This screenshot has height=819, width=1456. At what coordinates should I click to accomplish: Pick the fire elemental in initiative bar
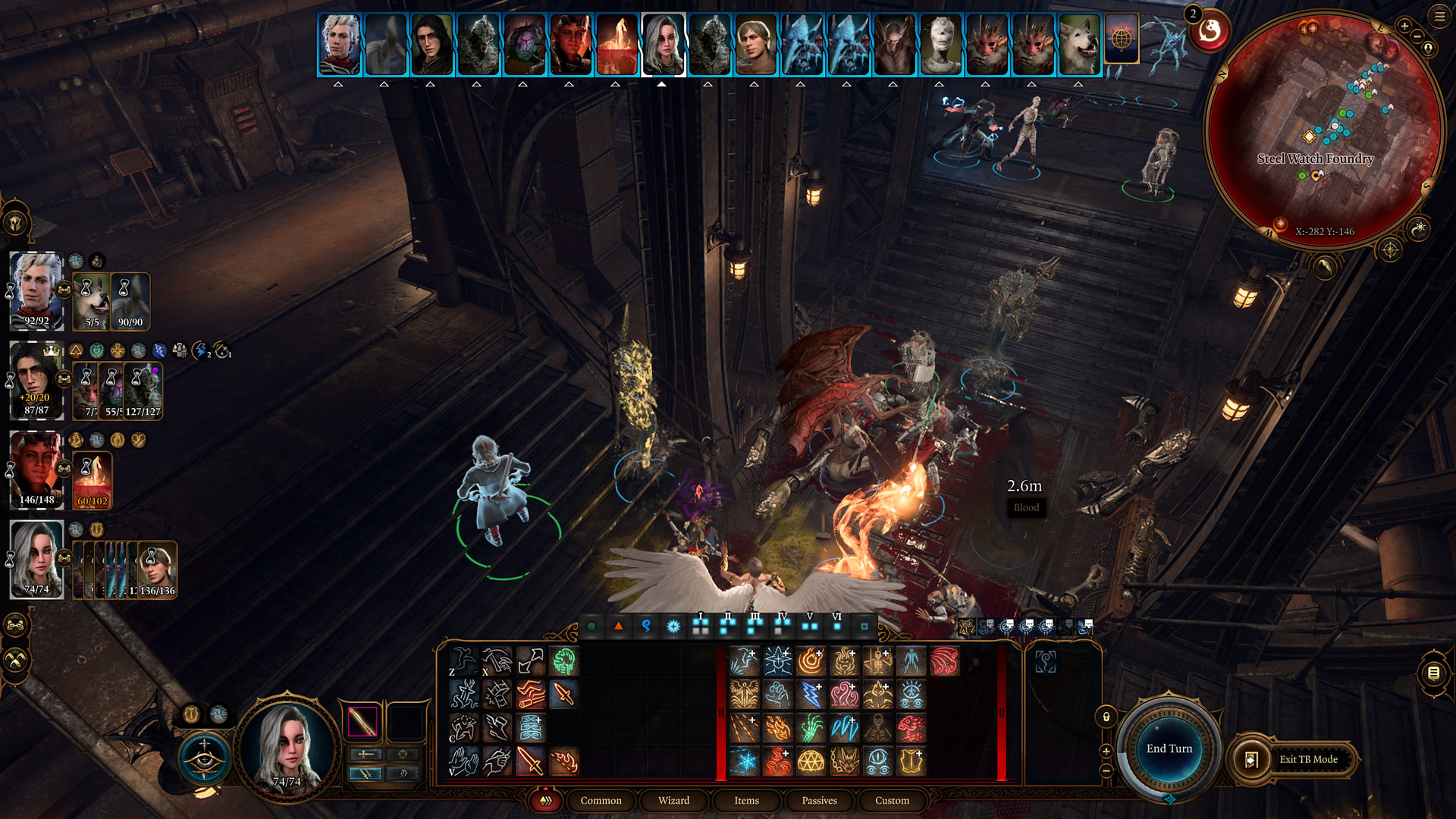(617, 45)
